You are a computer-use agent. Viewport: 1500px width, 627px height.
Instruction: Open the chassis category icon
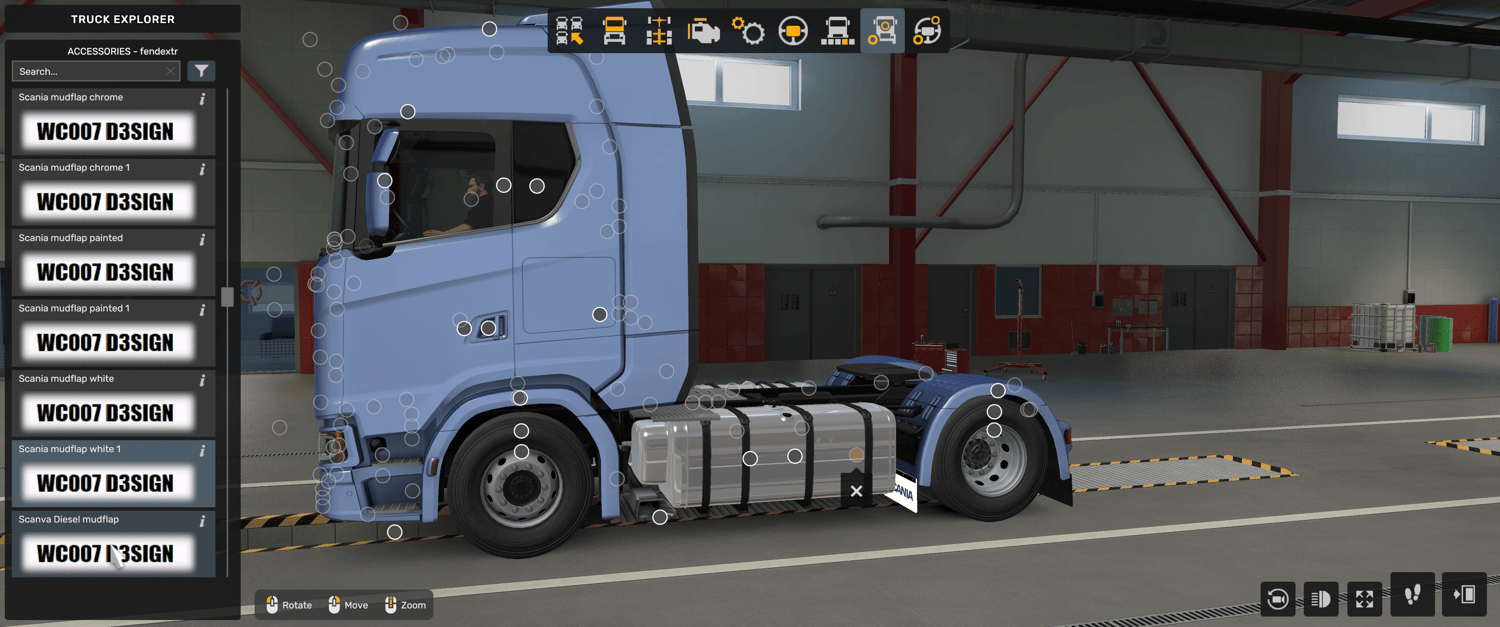point(659,31)
